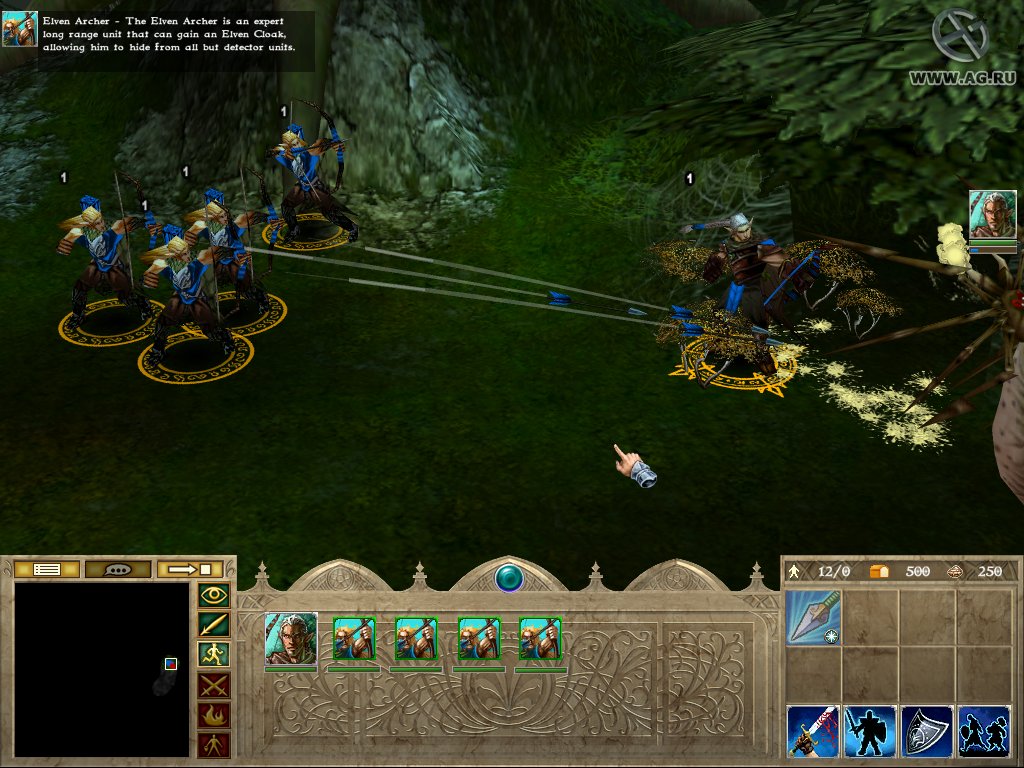Screen dimensions: 1024x768
Task: Select the hero portrait in the selection panel
Action: pos(291,638)
